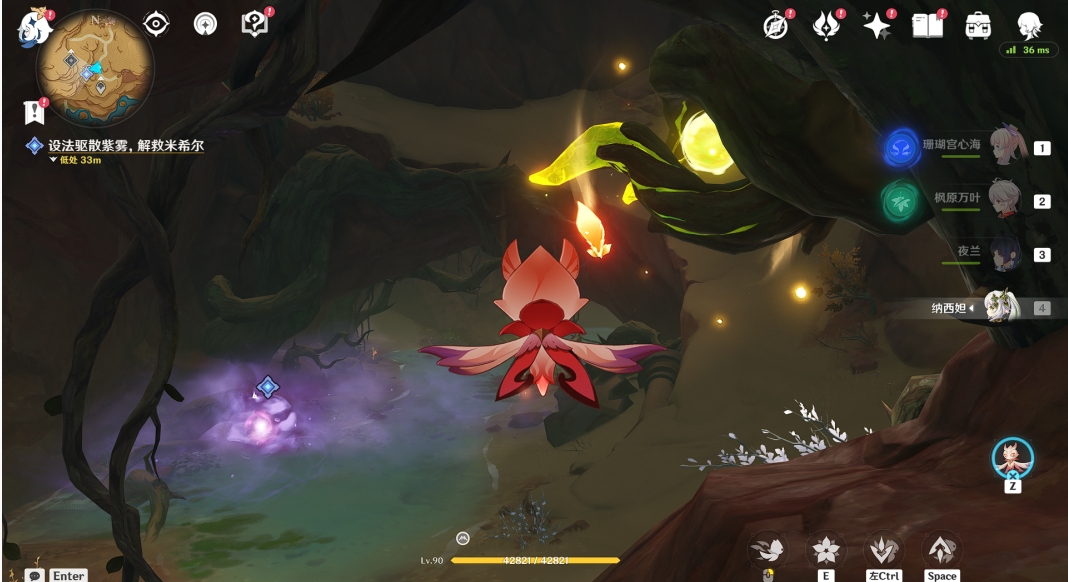Open the battle pass flame icon
Viewport: 1068px width, 582px height.
tap(826, 27)
